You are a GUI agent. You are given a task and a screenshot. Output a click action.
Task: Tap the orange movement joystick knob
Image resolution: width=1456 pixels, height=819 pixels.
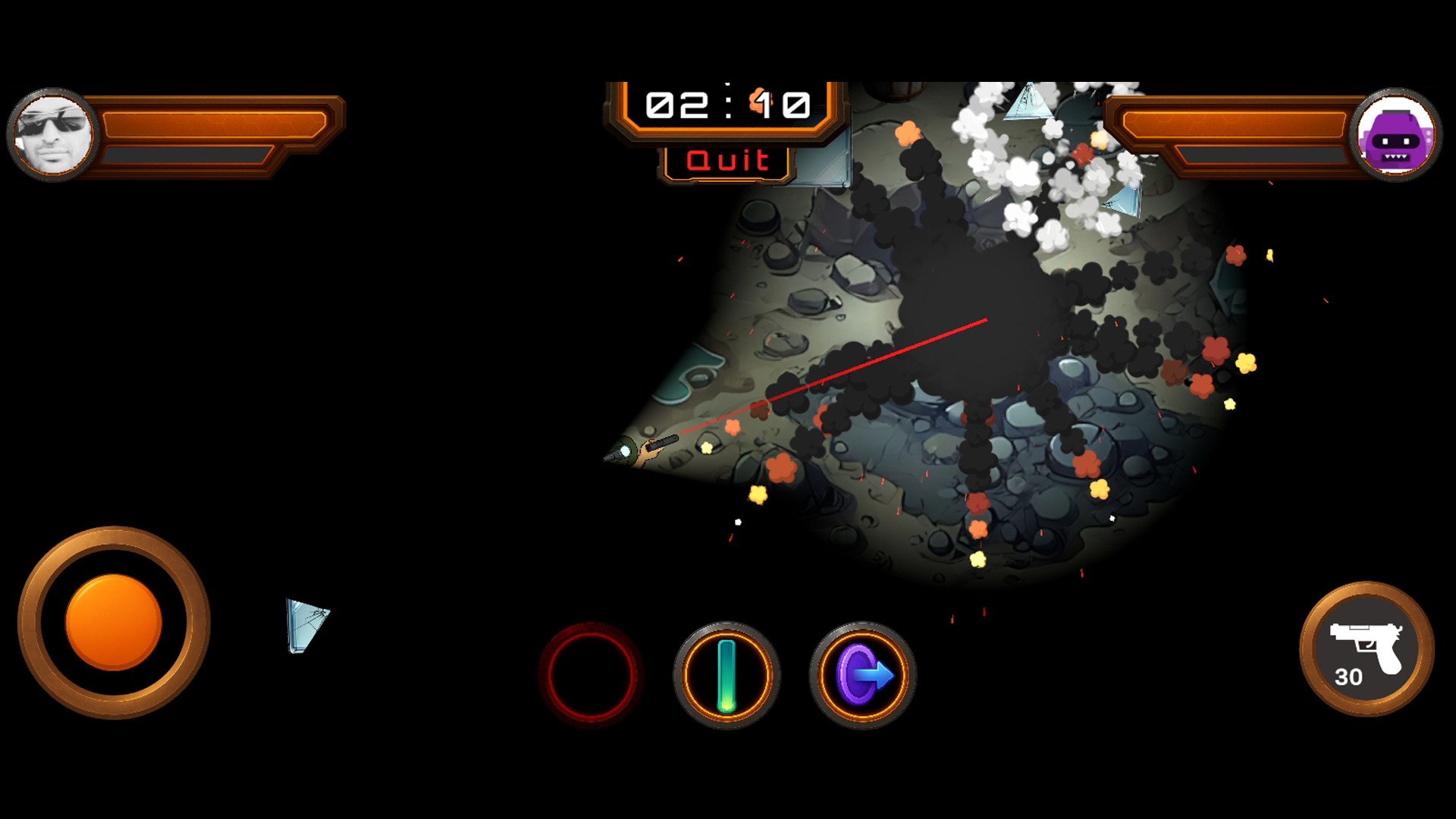[114, 622]
